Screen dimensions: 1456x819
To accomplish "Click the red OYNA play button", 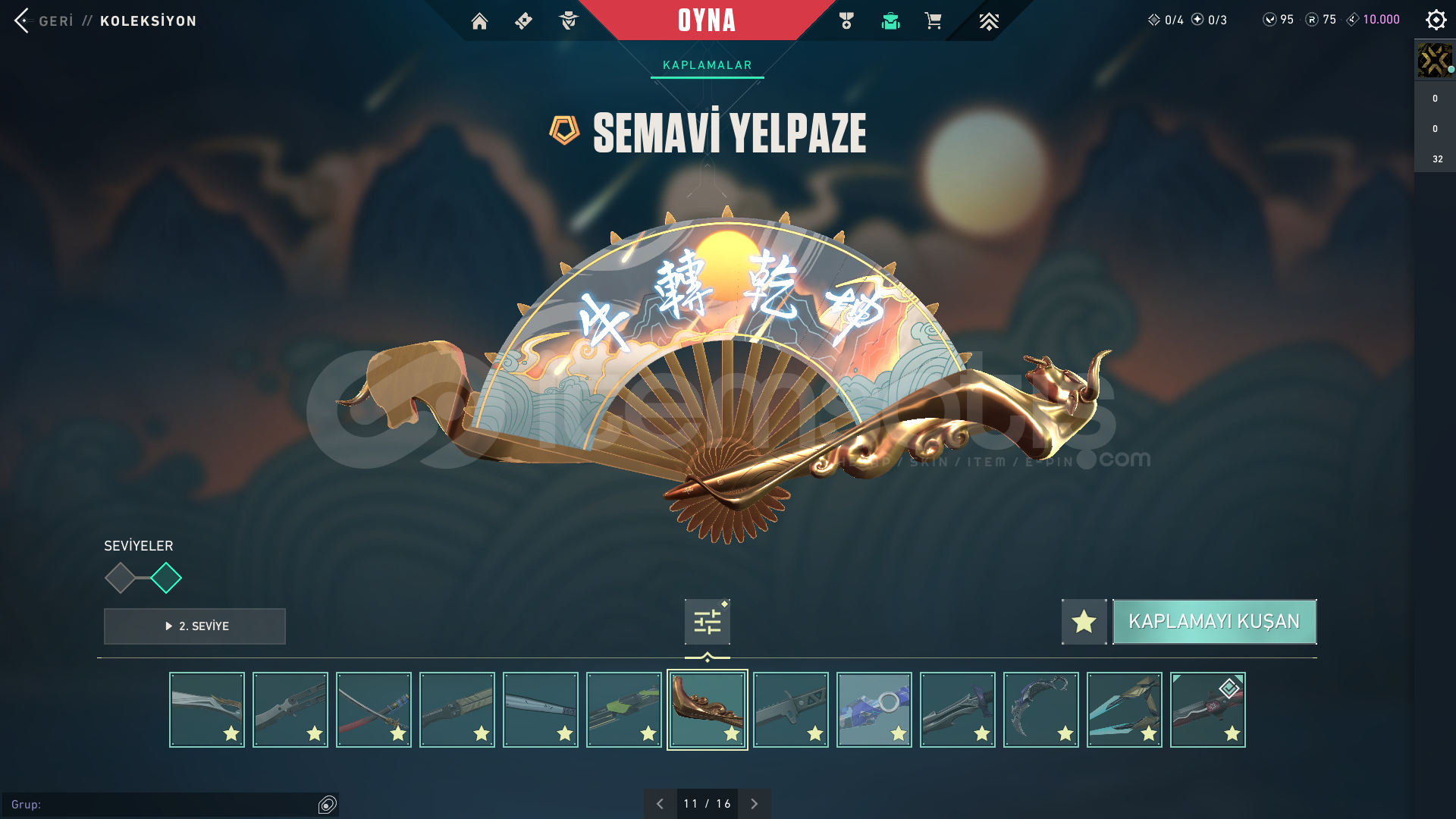I will click(706, 20).
